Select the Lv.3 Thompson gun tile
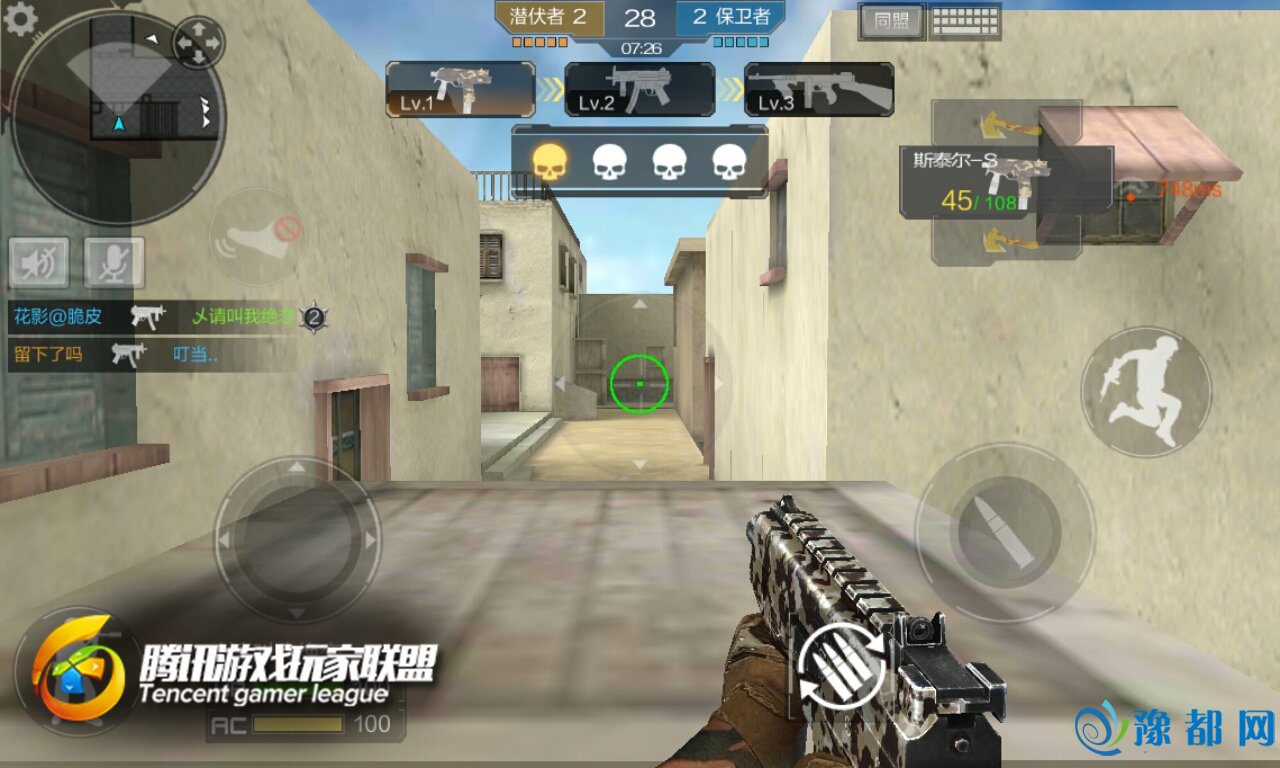The height and width of the screenshot is (768, 1280). tap(818, 90)
